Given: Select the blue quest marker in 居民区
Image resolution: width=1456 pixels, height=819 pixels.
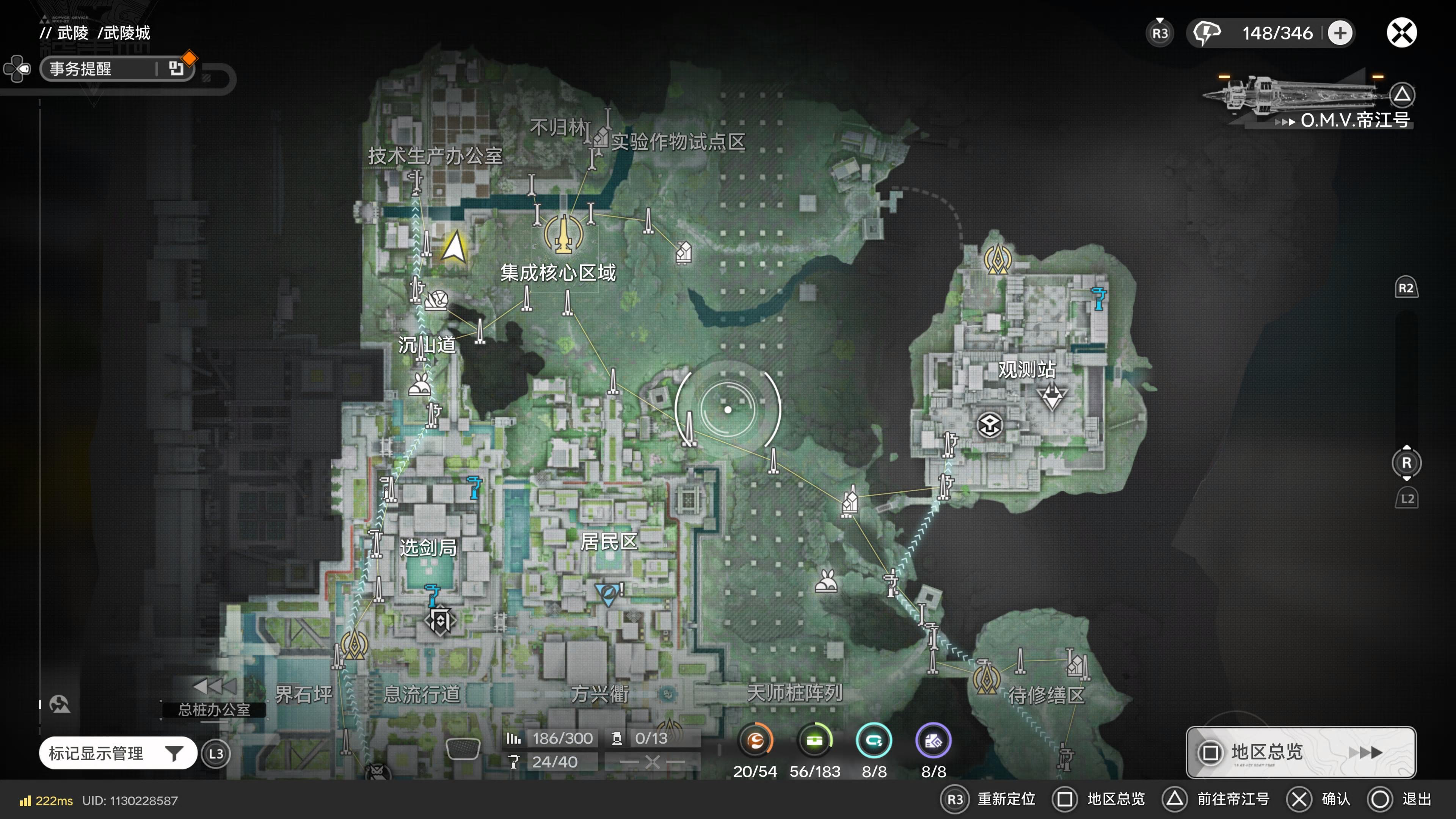Looking at the screenshot, I should pyautogui.click(x=607, y=593).
